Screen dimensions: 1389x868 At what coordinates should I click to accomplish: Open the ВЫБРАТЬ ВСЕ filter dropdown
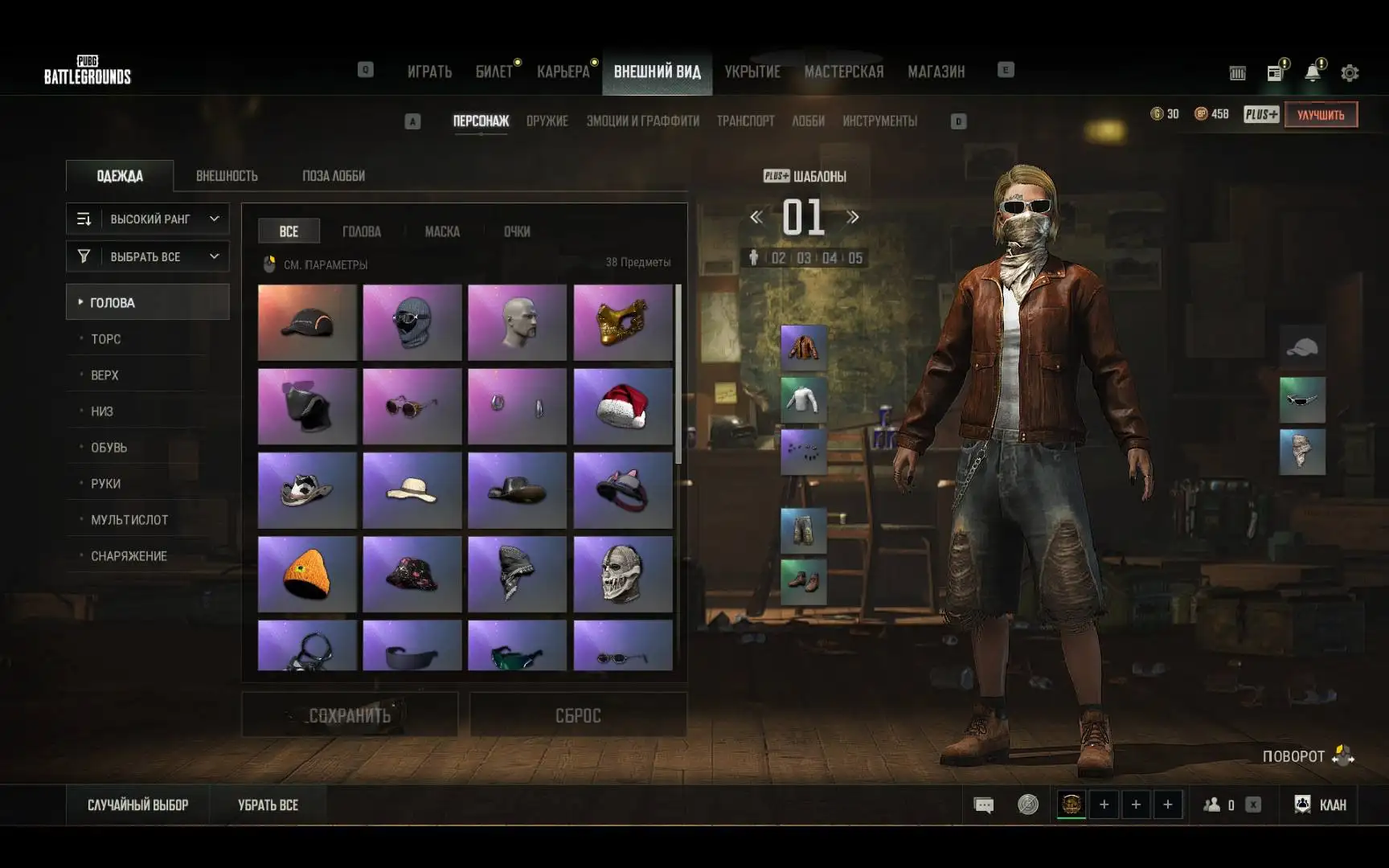click(148, 256)
